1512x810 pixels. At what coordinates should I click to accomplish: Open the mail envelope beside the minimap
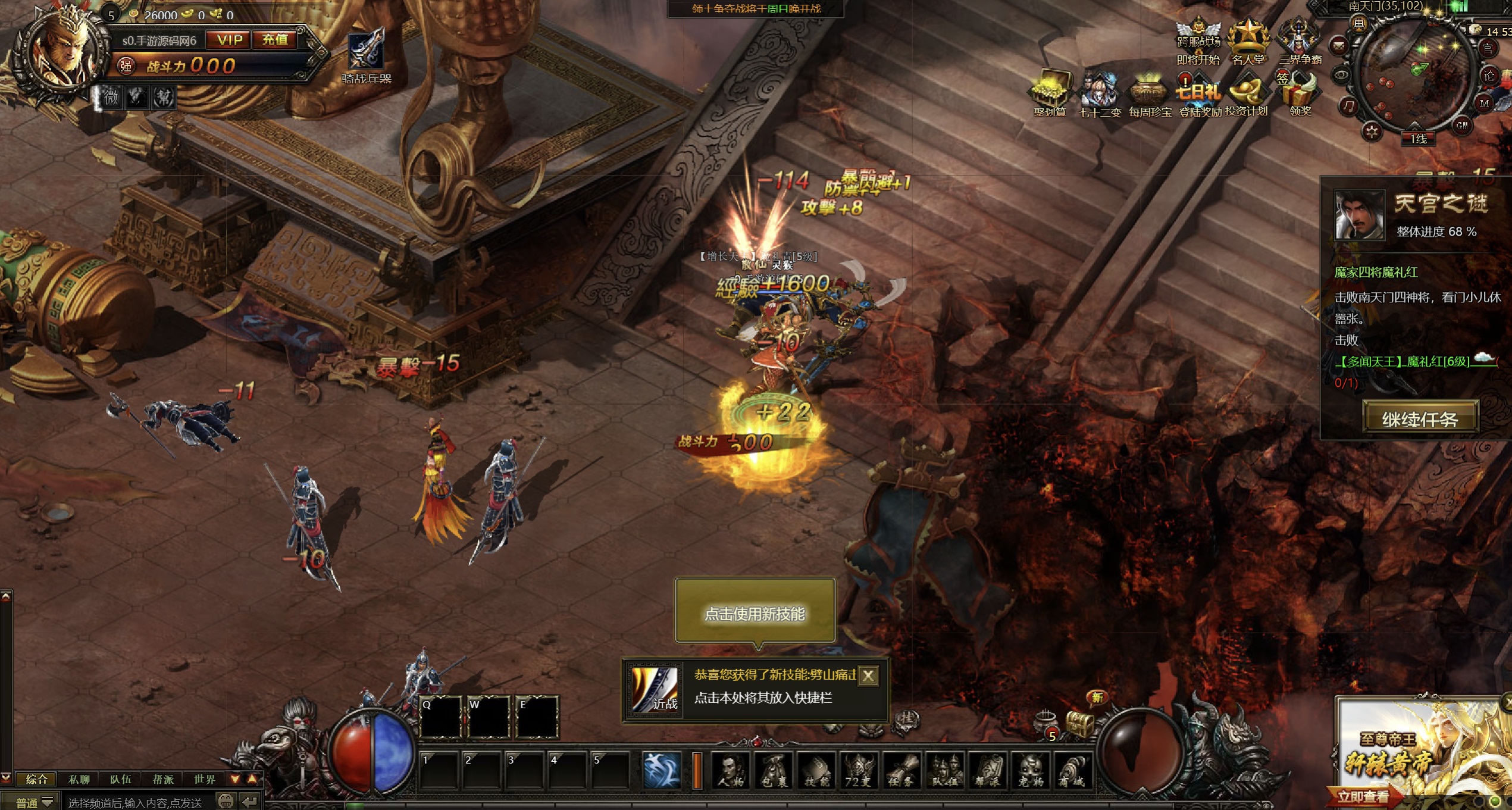(1338, 45)
